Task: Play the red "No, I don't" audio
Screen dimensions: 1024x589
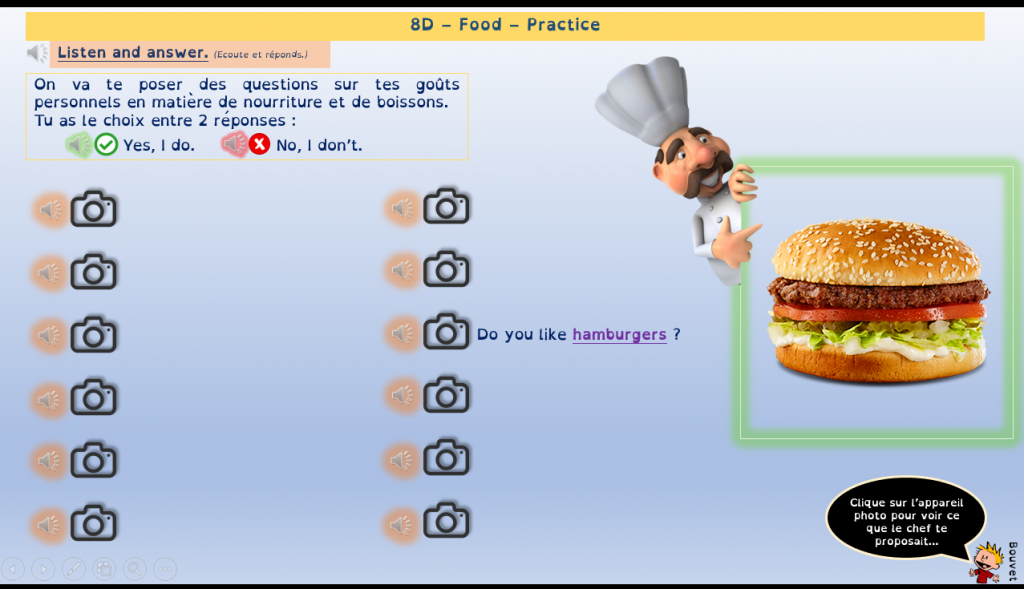Action: pyautogui.click(x=233, y=145)
